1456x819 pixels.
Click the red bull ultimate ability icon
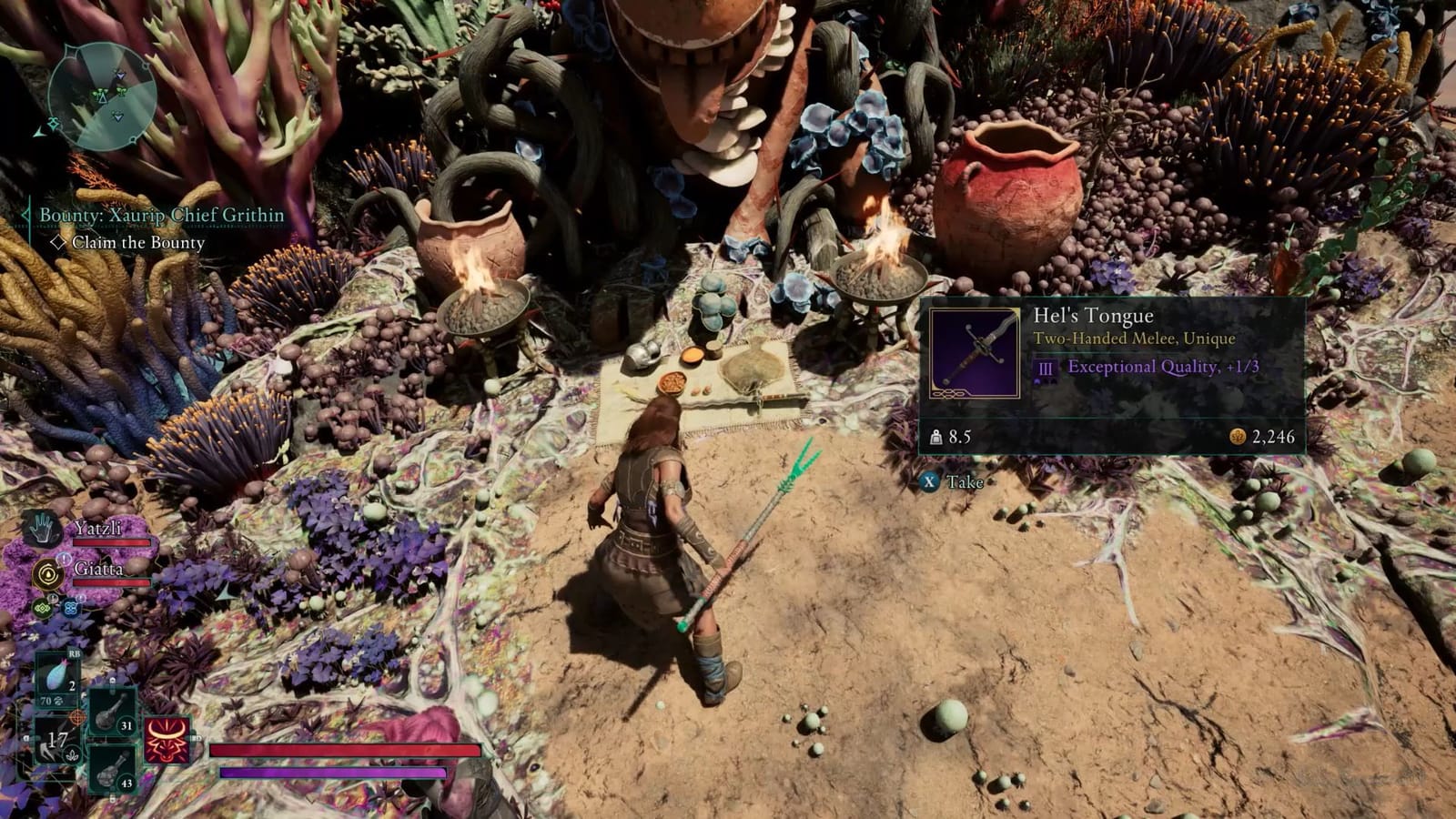pyautogui.click(x=166, y=742)
